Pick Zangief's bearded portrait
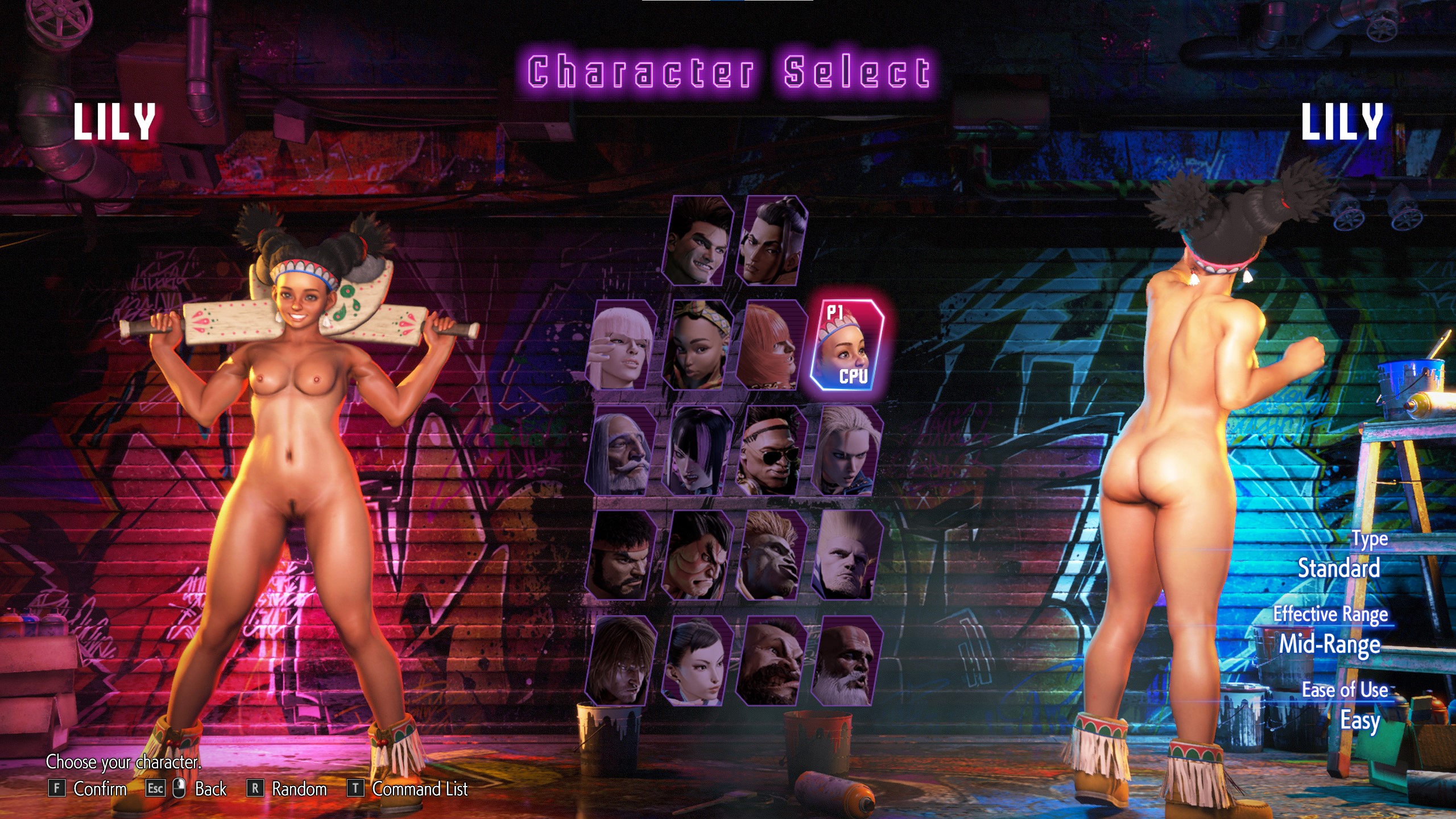1456x819 pixels. coord(771,660)
